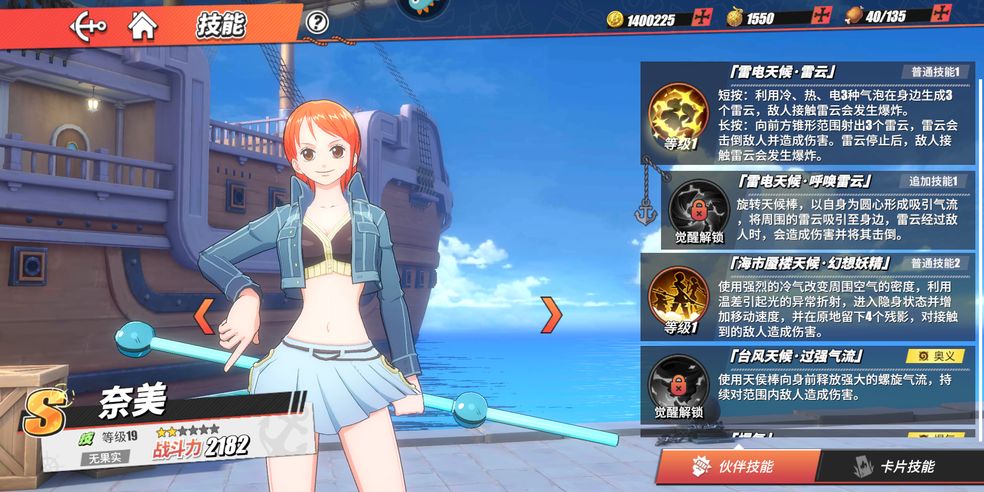Image resolution: width=984 pixels, height=492 pixels.
Task: Select the 雷电天候·雷云 skill icon
Action: pyautogui.click(x=677, y=114)
